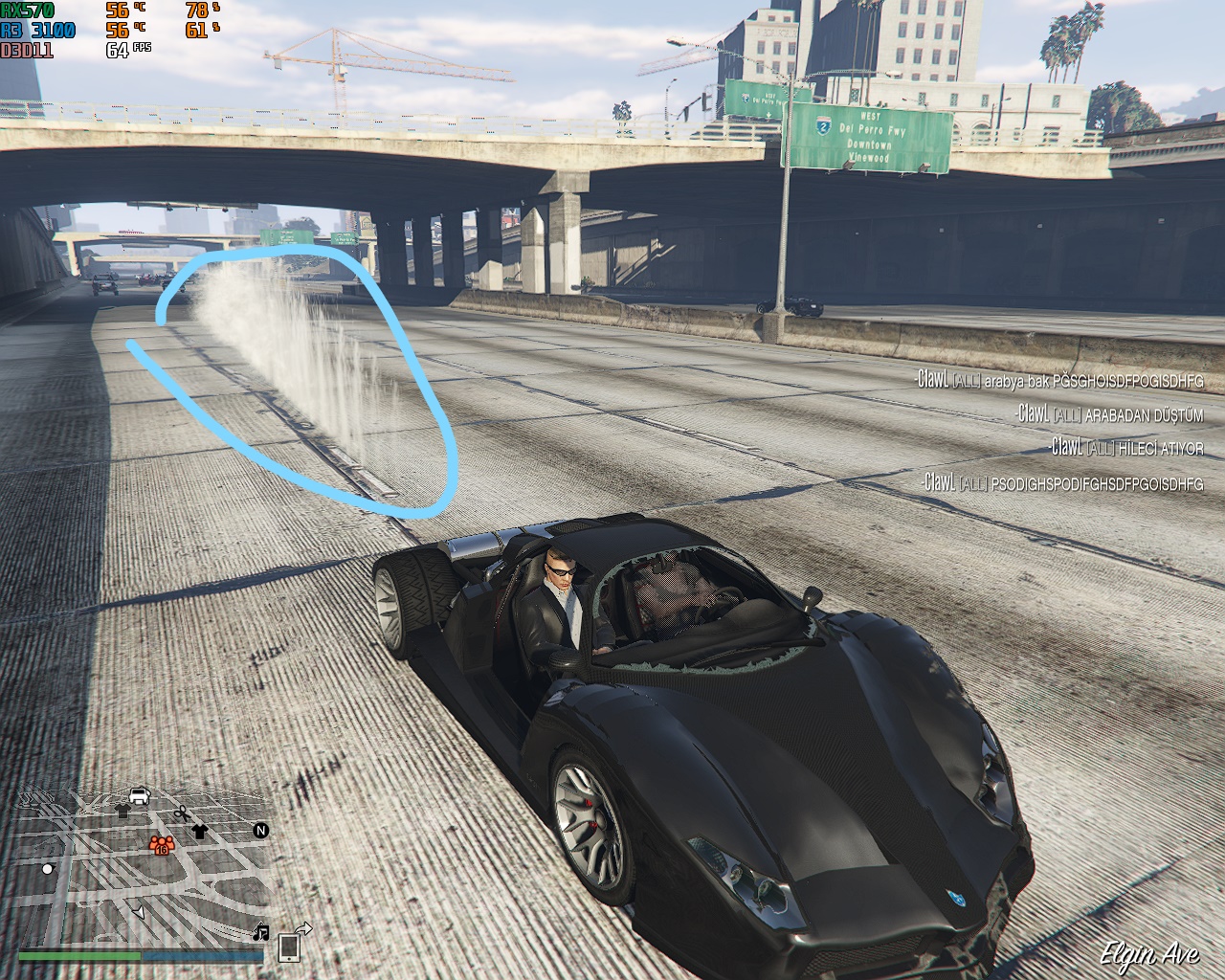
Task: Select the white circle blip on the minimap
Action: [48, 869]
